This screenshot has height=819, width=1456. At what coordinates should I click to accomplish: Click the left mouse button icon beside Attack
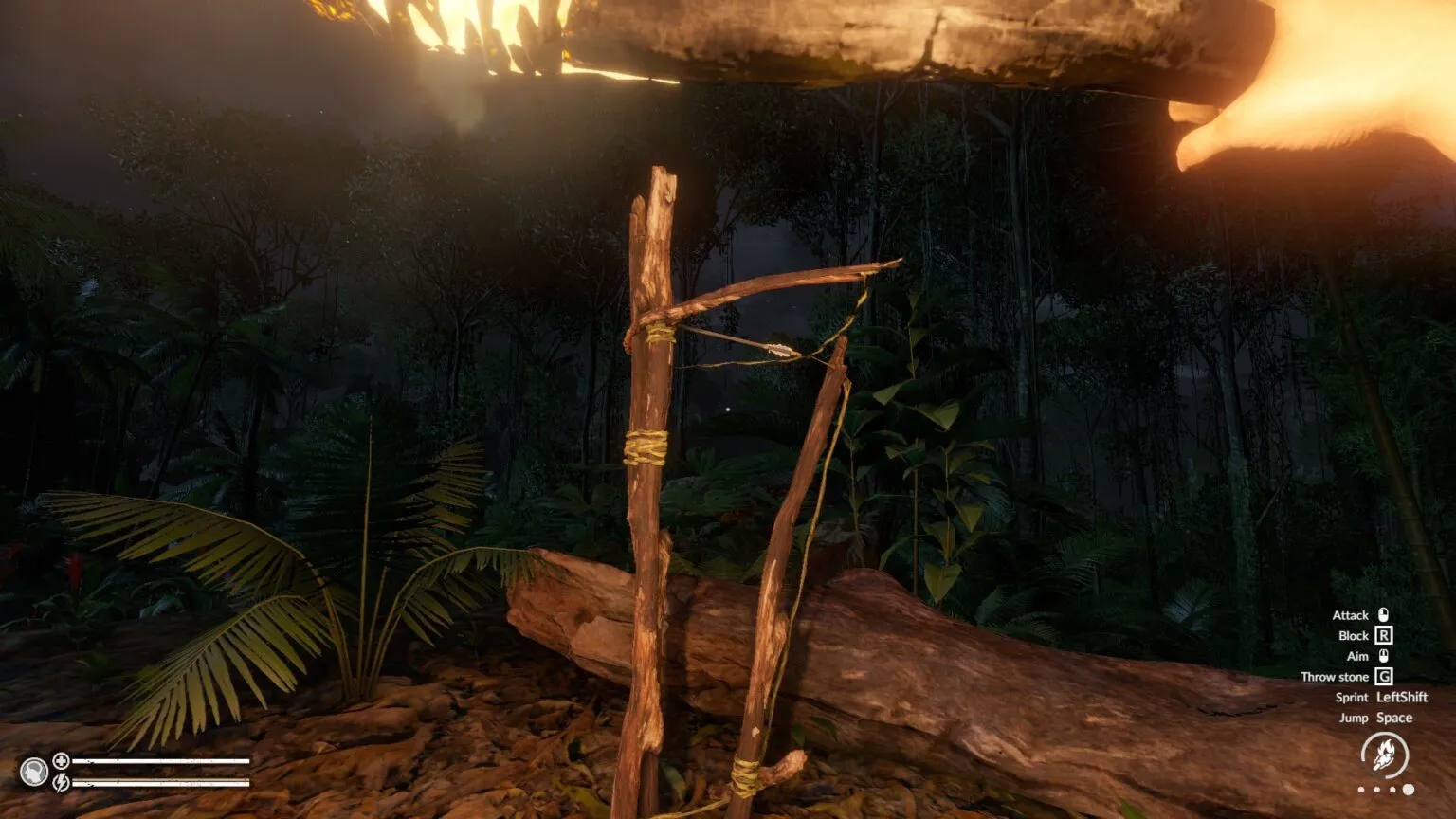coord(1383,615)
